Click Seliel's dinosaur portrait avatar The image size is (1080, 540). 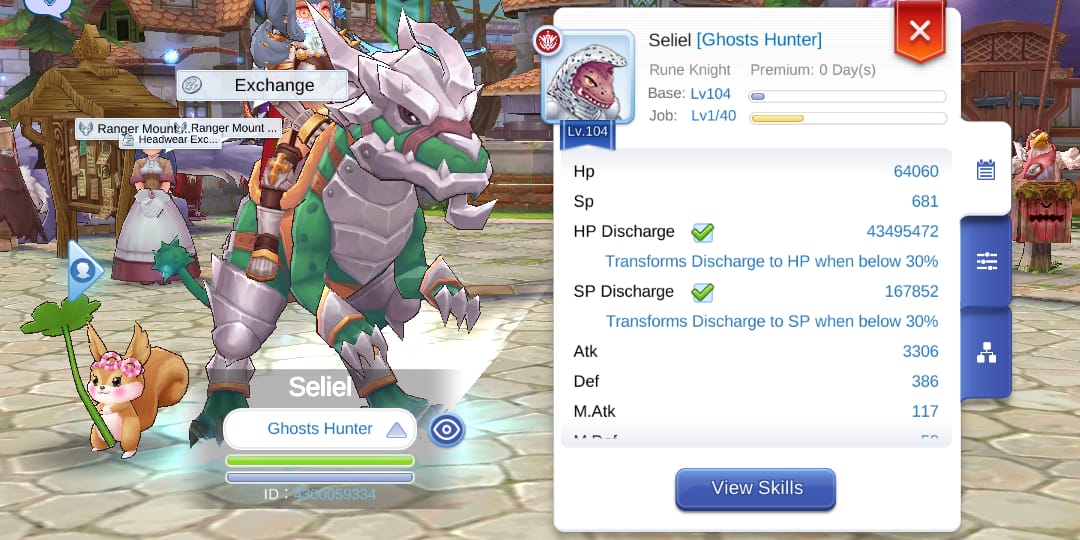pyautogui.click(x=587, y=79)
